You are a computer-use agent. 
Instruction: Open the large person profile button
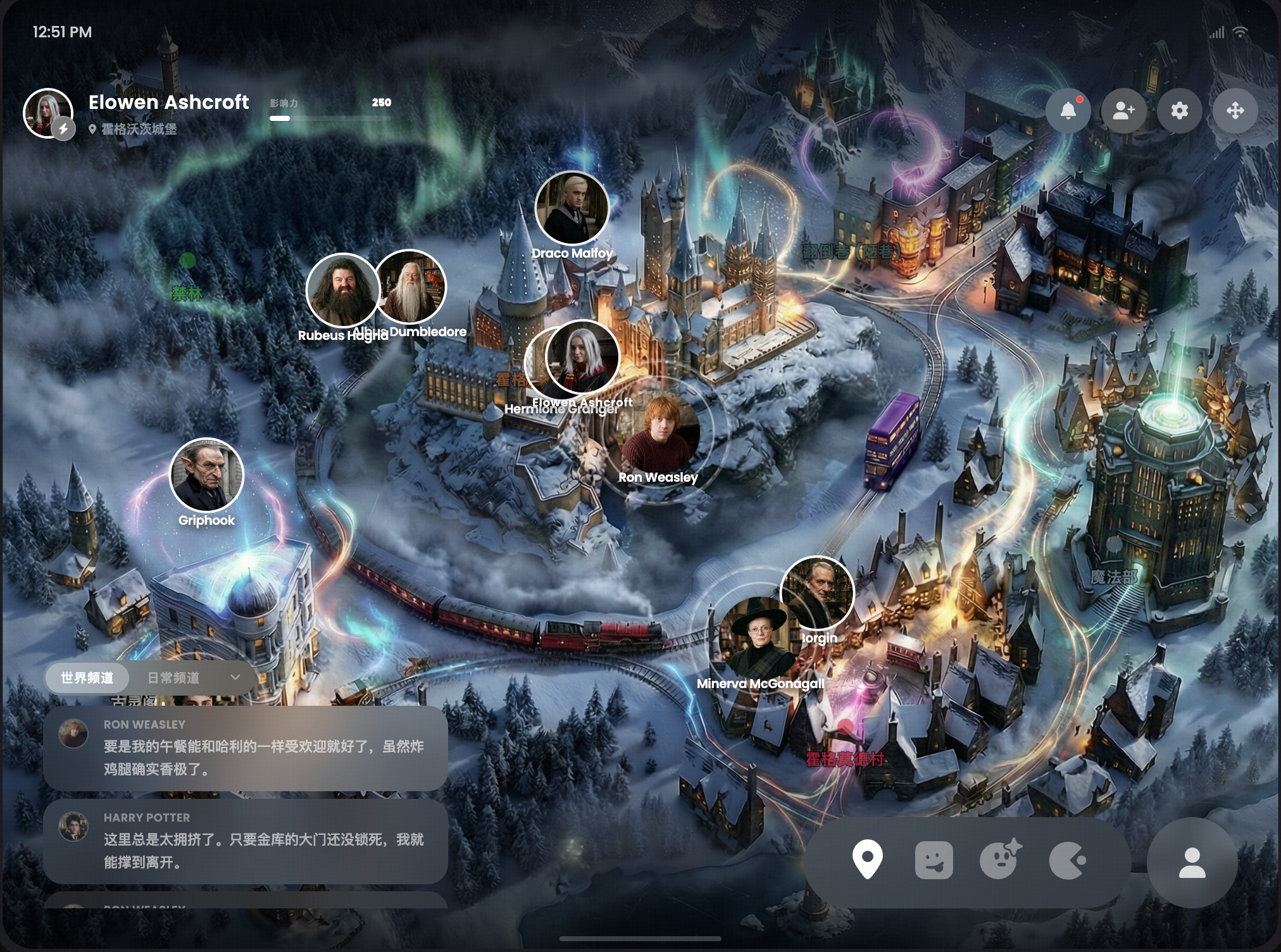(x=1192, y=863)
